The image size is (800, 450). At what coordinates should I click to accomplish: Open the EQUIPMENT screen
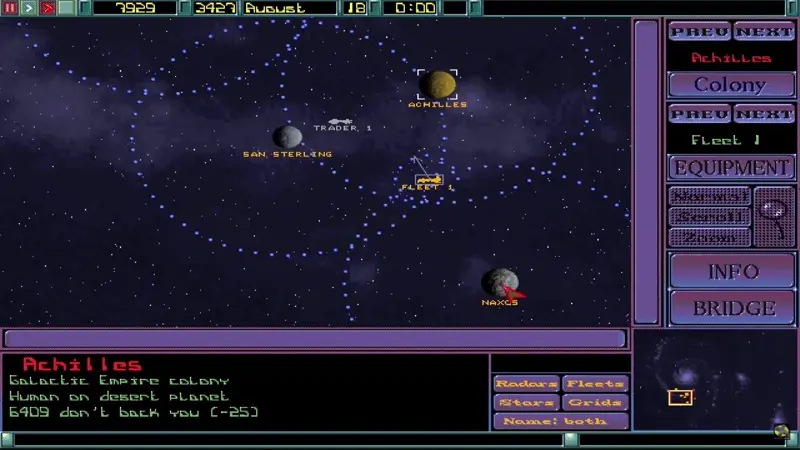pos(731,168)
